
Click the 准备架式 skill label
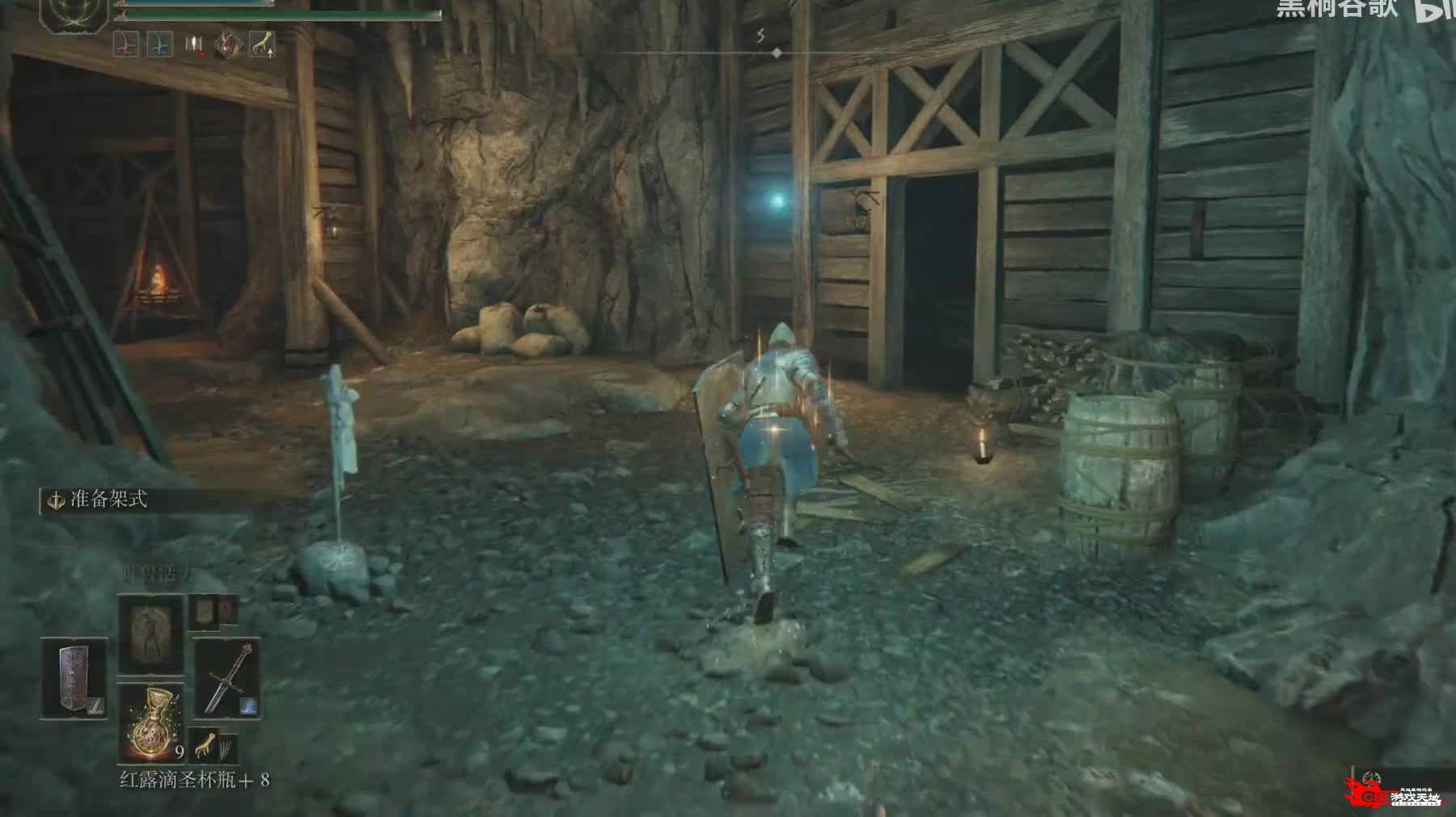[108, 500]
